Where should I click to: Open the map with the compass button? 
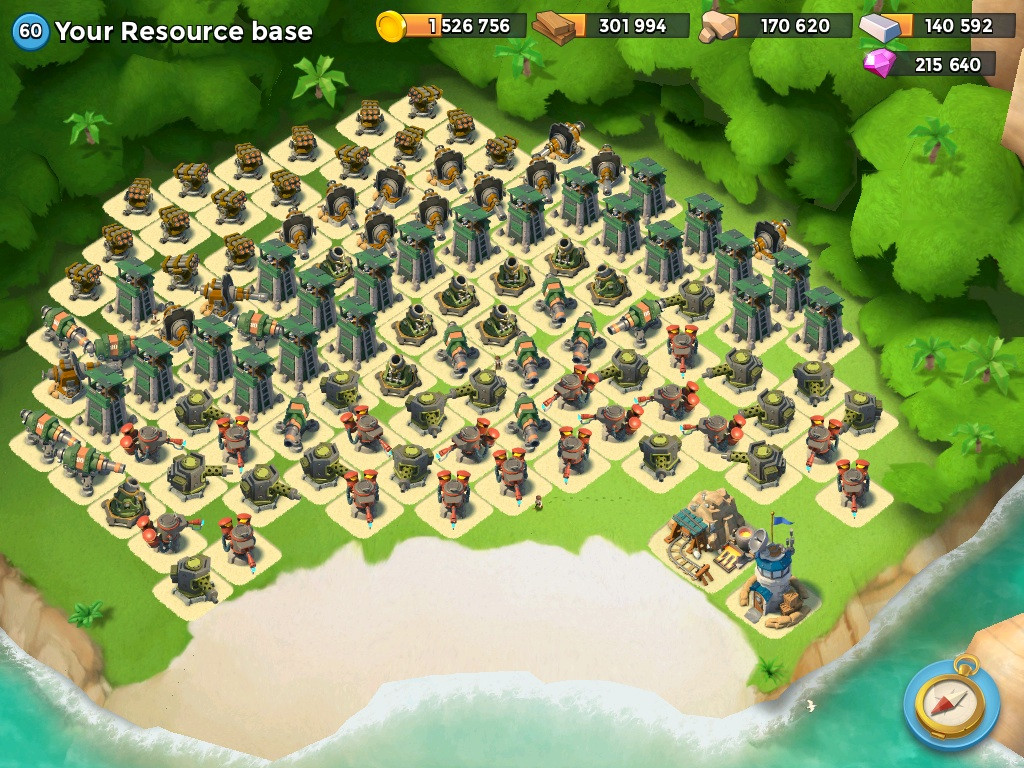coord(950,701)
